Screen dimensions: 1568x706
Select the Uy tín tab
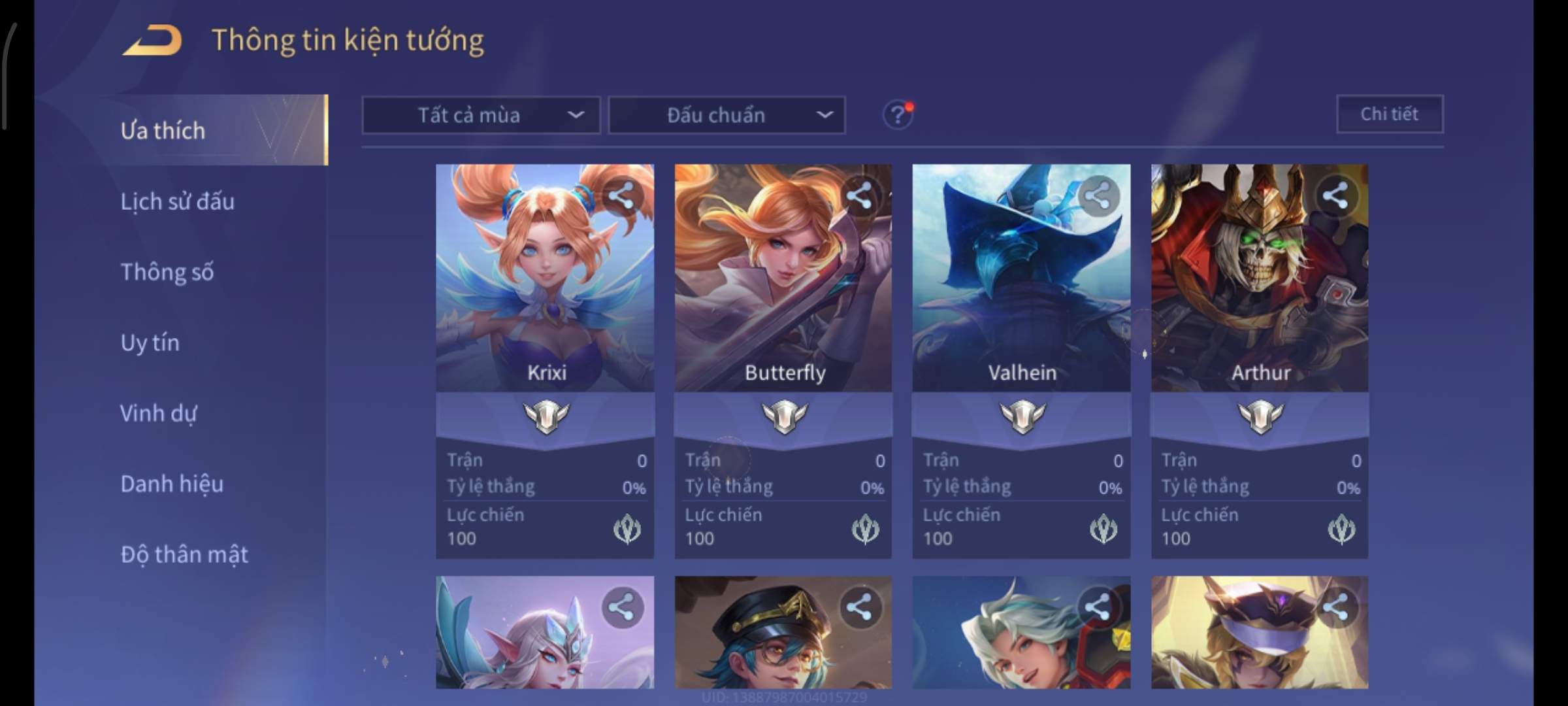tap(150, 343)
